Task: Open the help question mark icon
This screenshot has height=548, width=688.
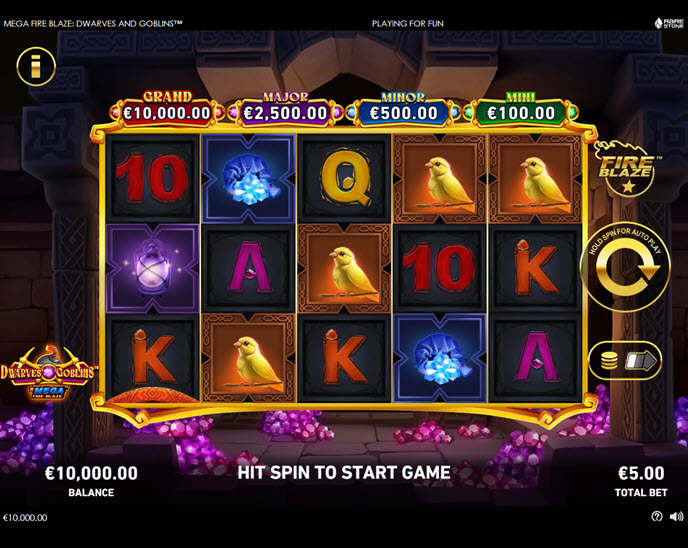Action: 657,517
